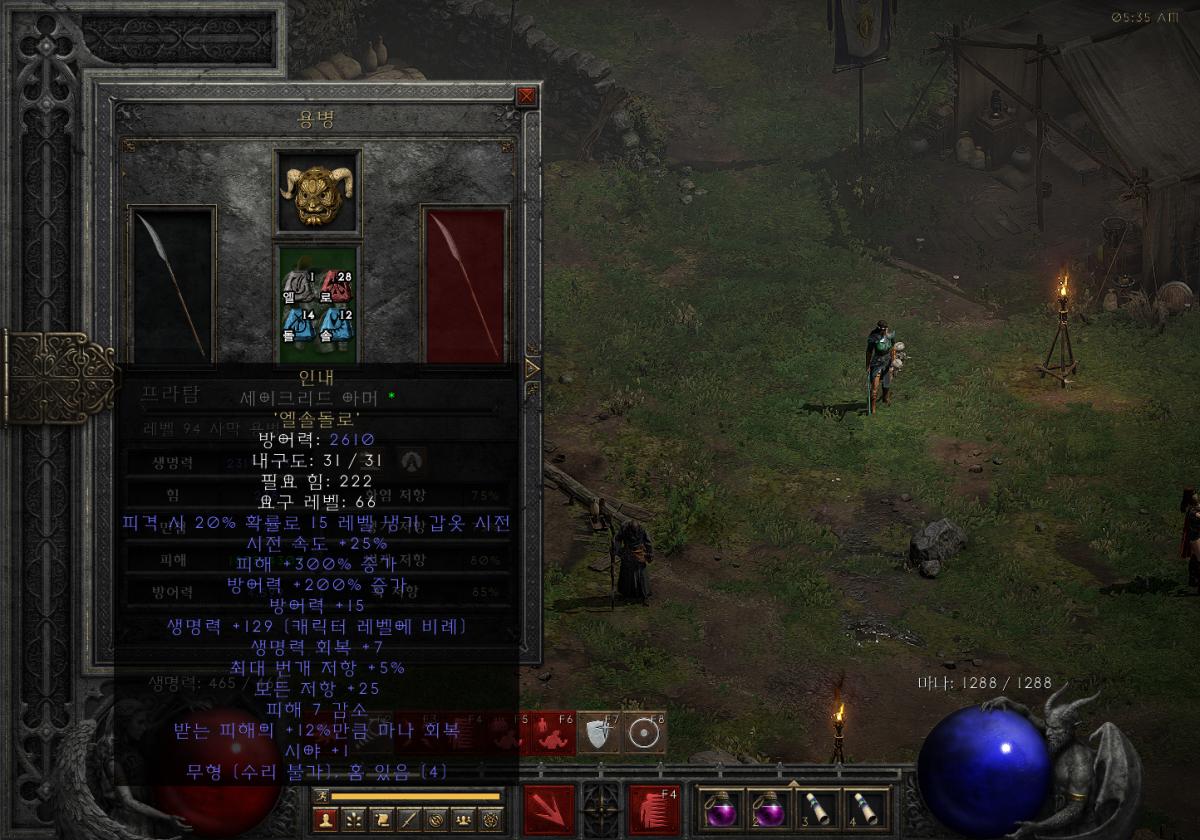Select the ring-shaped skill bound to F8
Viewport: 1200px width, 840px height.
pos(645,735)
